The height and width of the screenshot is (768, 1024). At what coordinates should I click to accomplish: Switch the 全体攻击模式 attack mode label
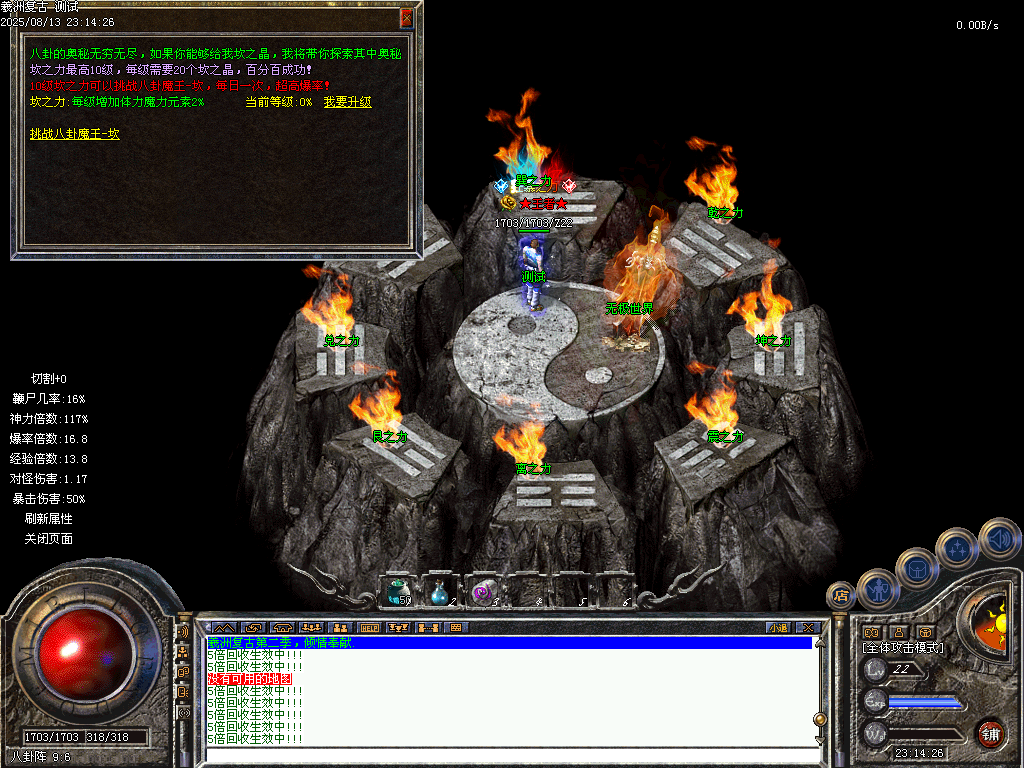click(x=903, y=648)
